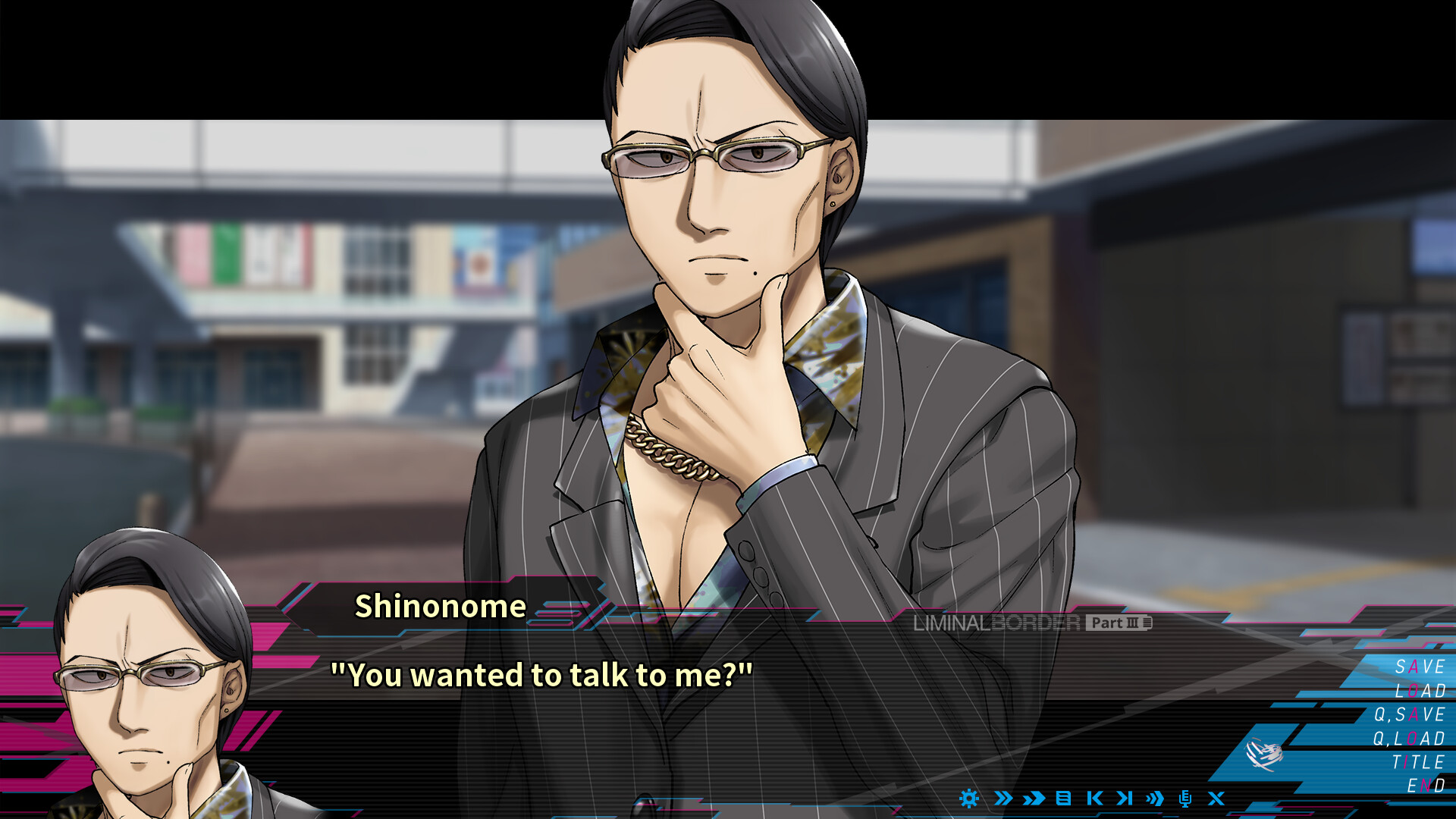Select the fast-forward arrows icon
This screenshot has height=819, width=1456.
pyautogui.click(x=1033, y=799)
